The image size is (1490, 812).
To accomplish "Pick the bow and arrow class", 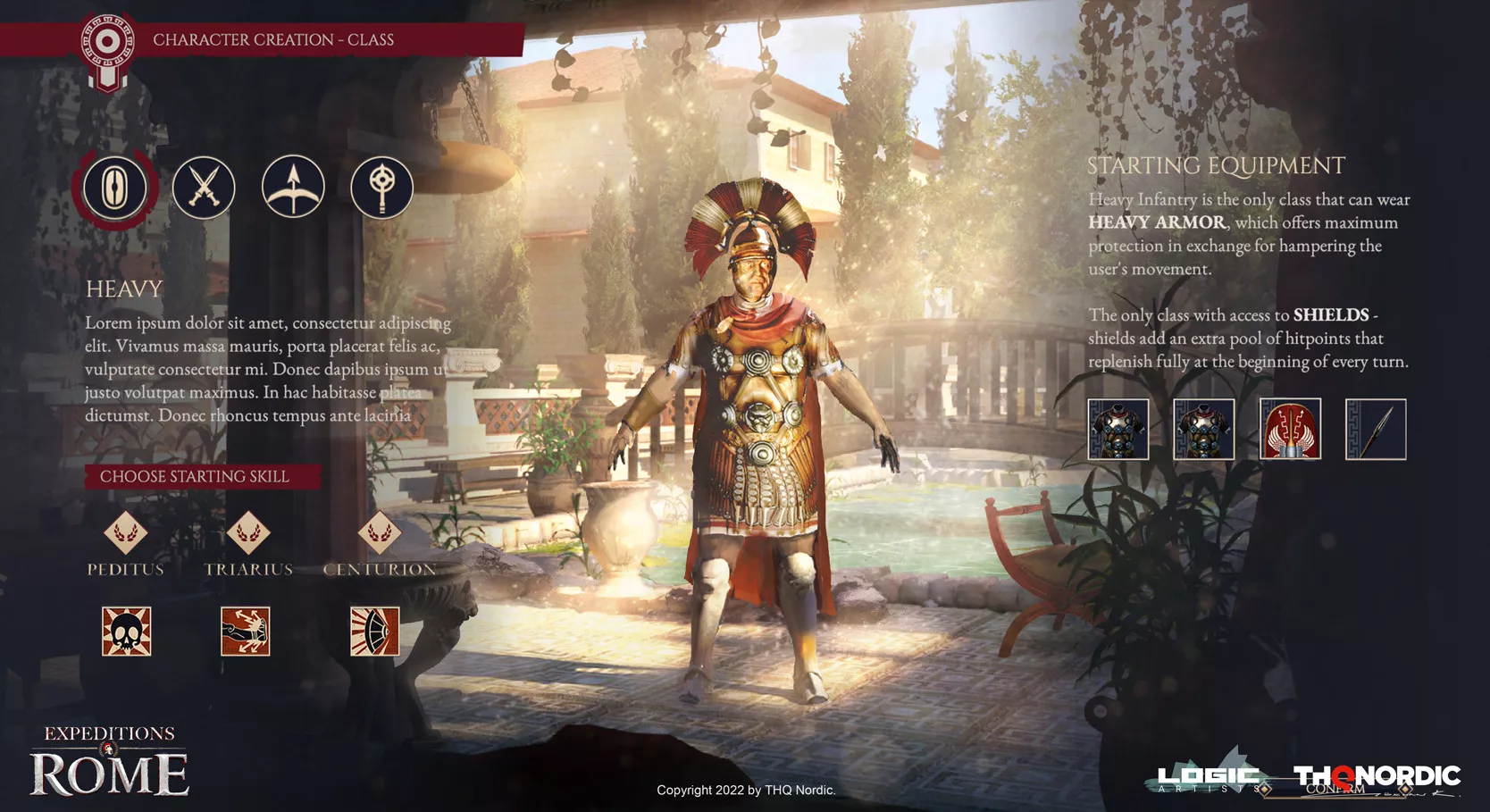I will pyautogui.click(x=293, y=187).
